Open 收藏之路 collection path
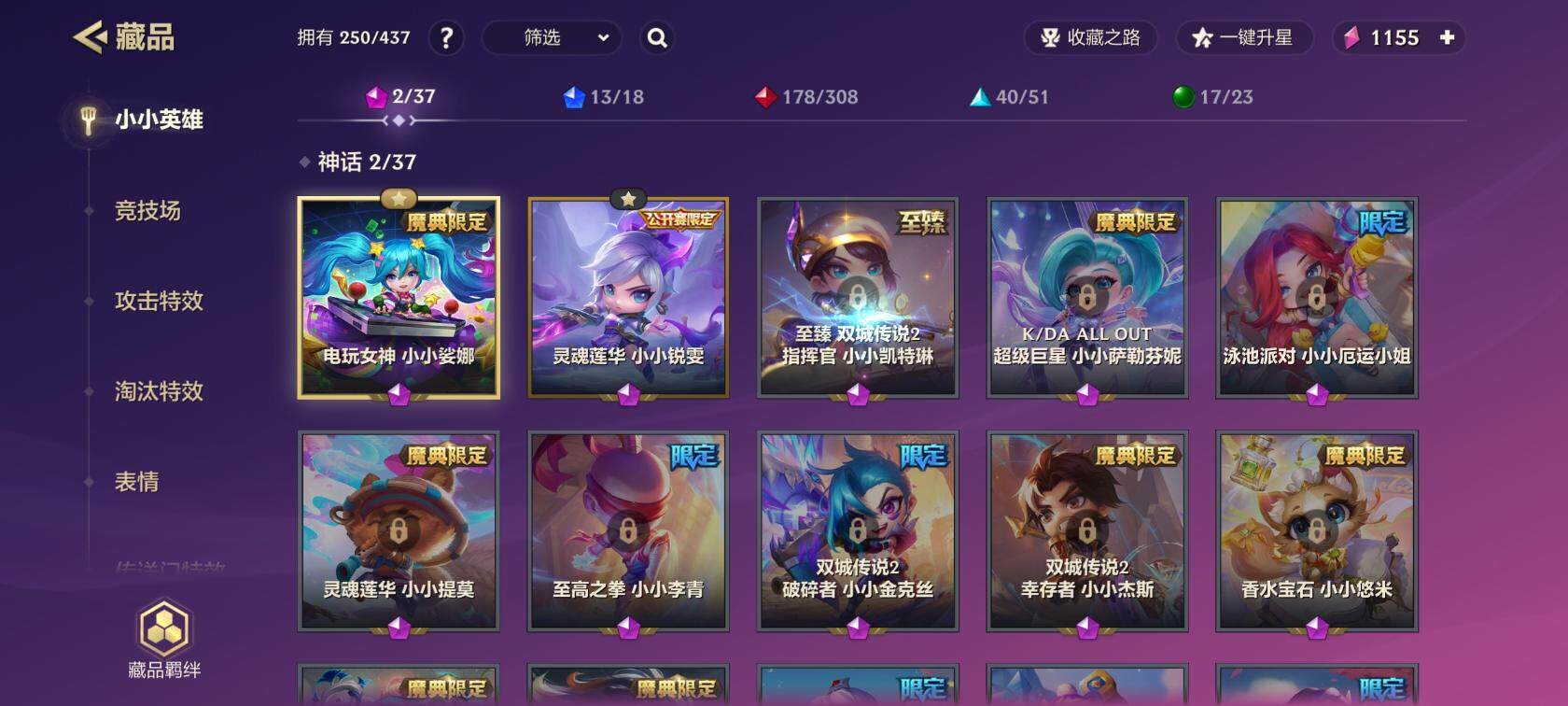Screen dimensions: 1568x706 pos(1090,38)
